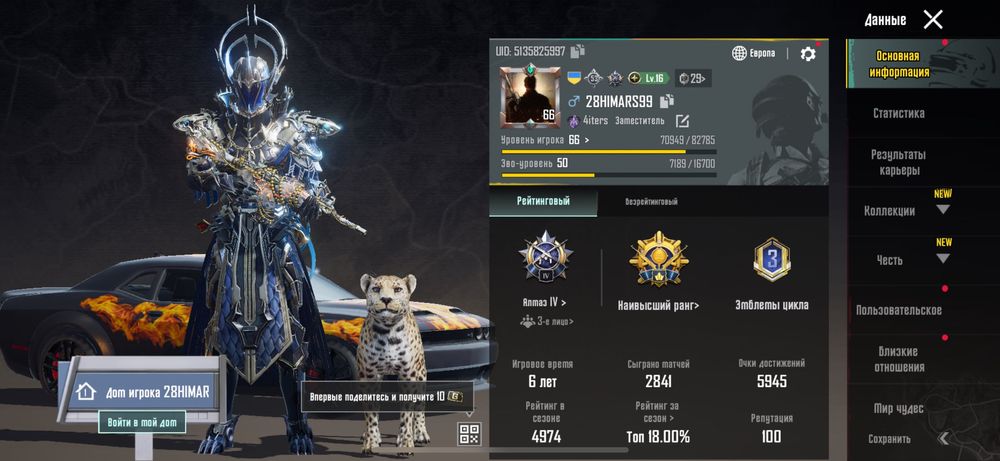1000x461 pixels.
Task: Expand the Честь menu
Action: click(x=942, y=259)
